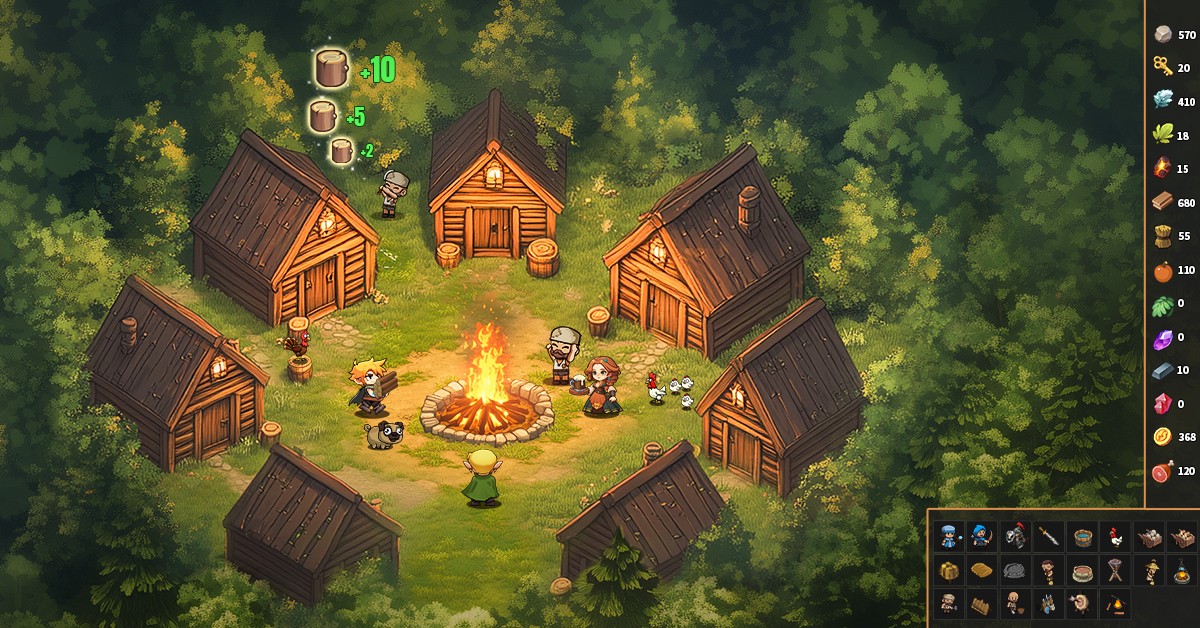Pick the cooking pot over fire
This screenshot has height=628, width=1200.
tap(1180, 570)
